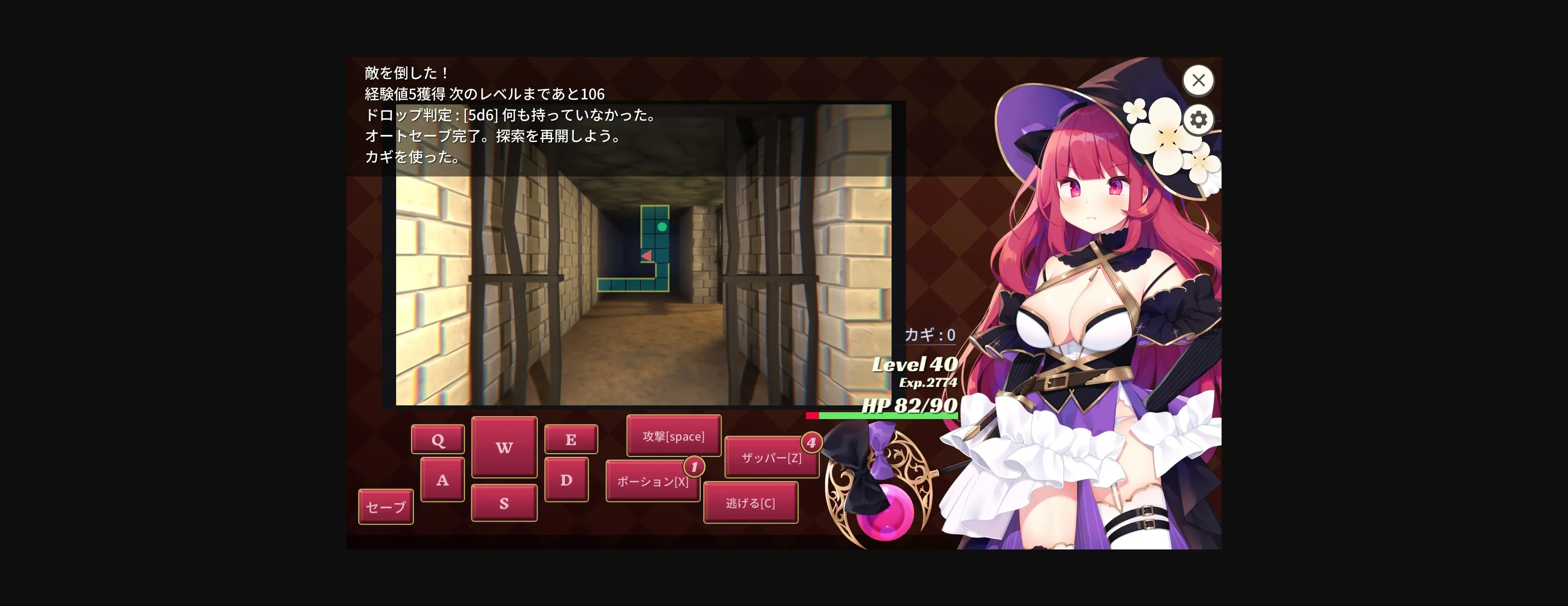The height and width of the screenshot is (606, 1568).
Task: Cast ザッパー[Z] with four charges
Action: click(x=771, y=459)
